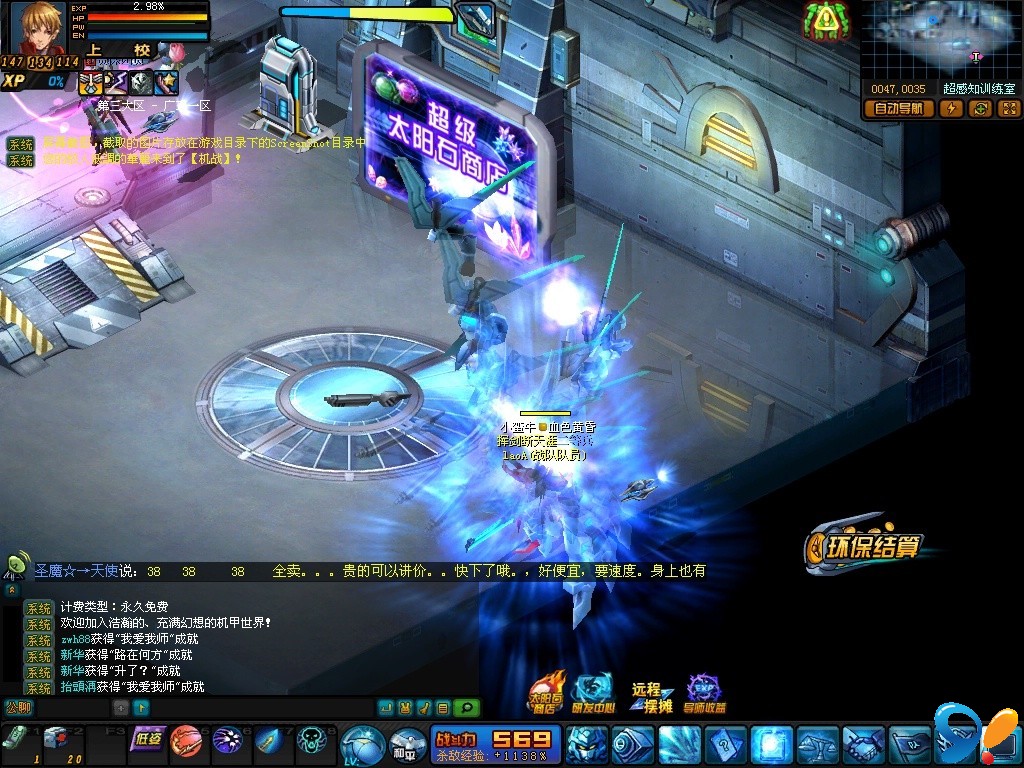Click the green magnifier chat button
The height and width of the screenshot is (768, 1024).
(x=466, y=708)
